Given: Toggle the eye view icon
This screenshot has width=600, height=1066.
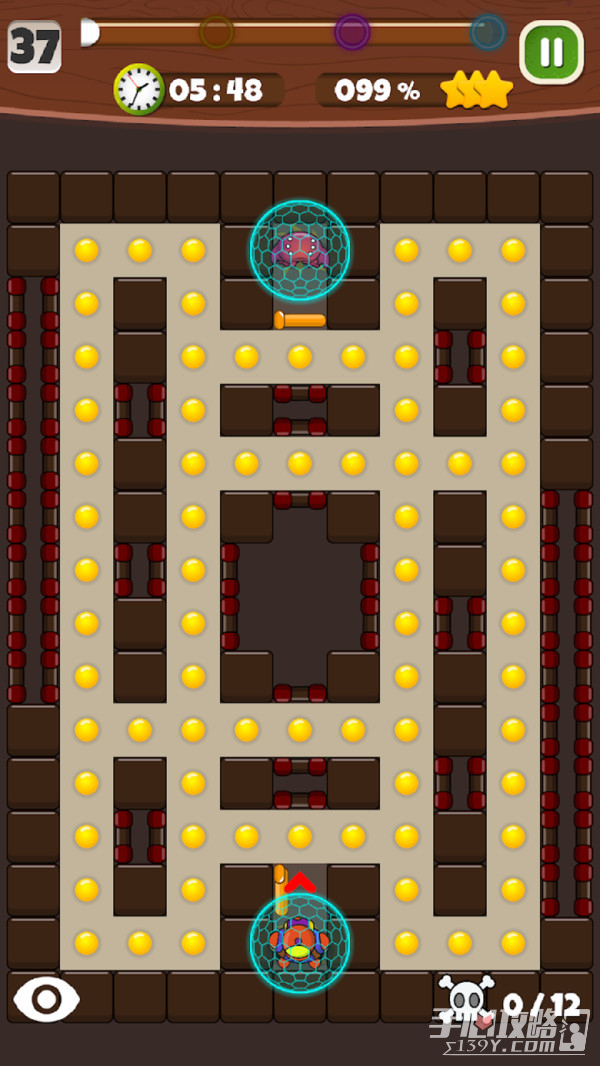Looking at the screenshot, I should 46,998.
